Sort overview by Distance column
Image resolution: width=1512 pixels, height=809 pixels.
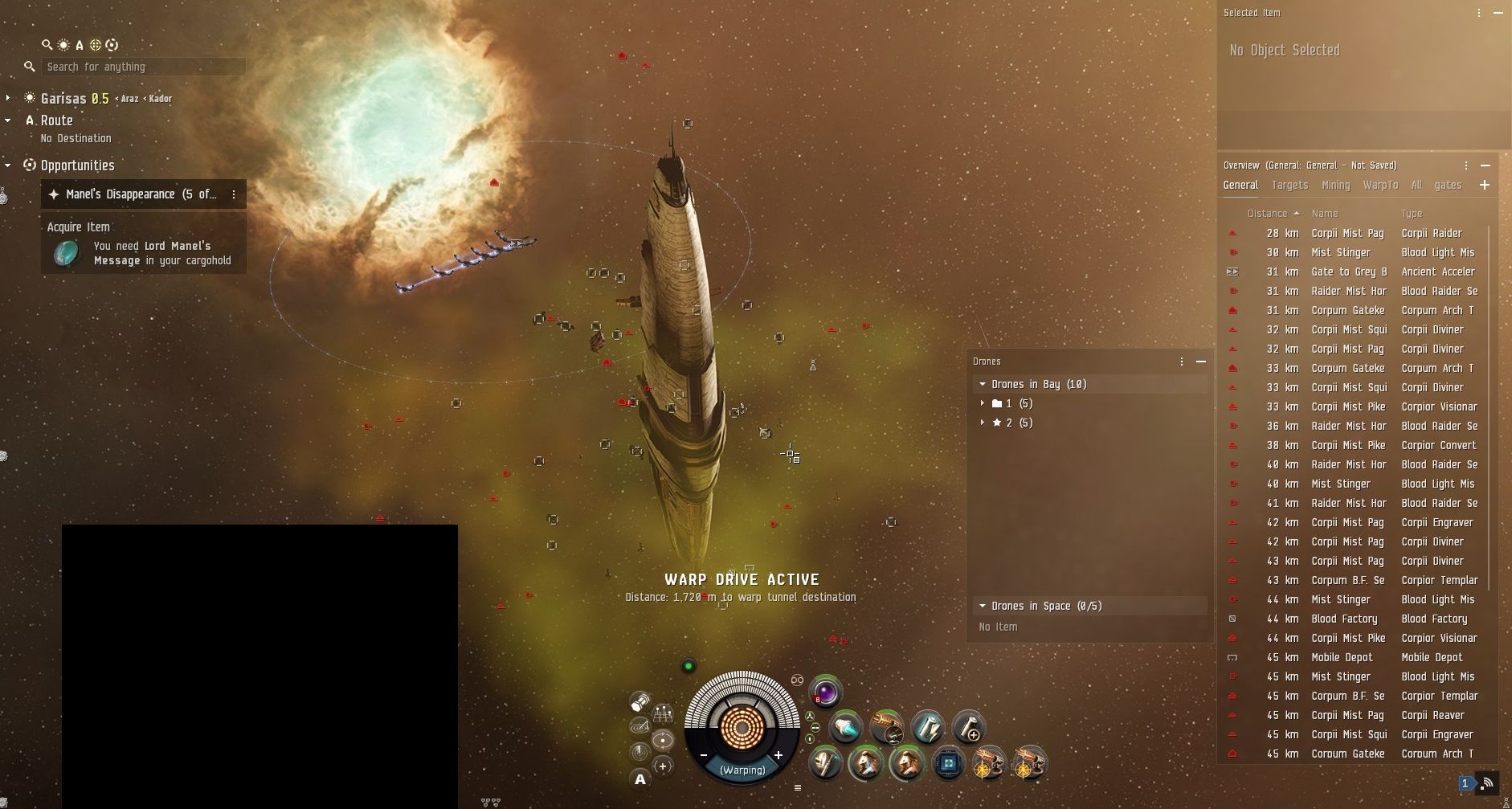1268,213
